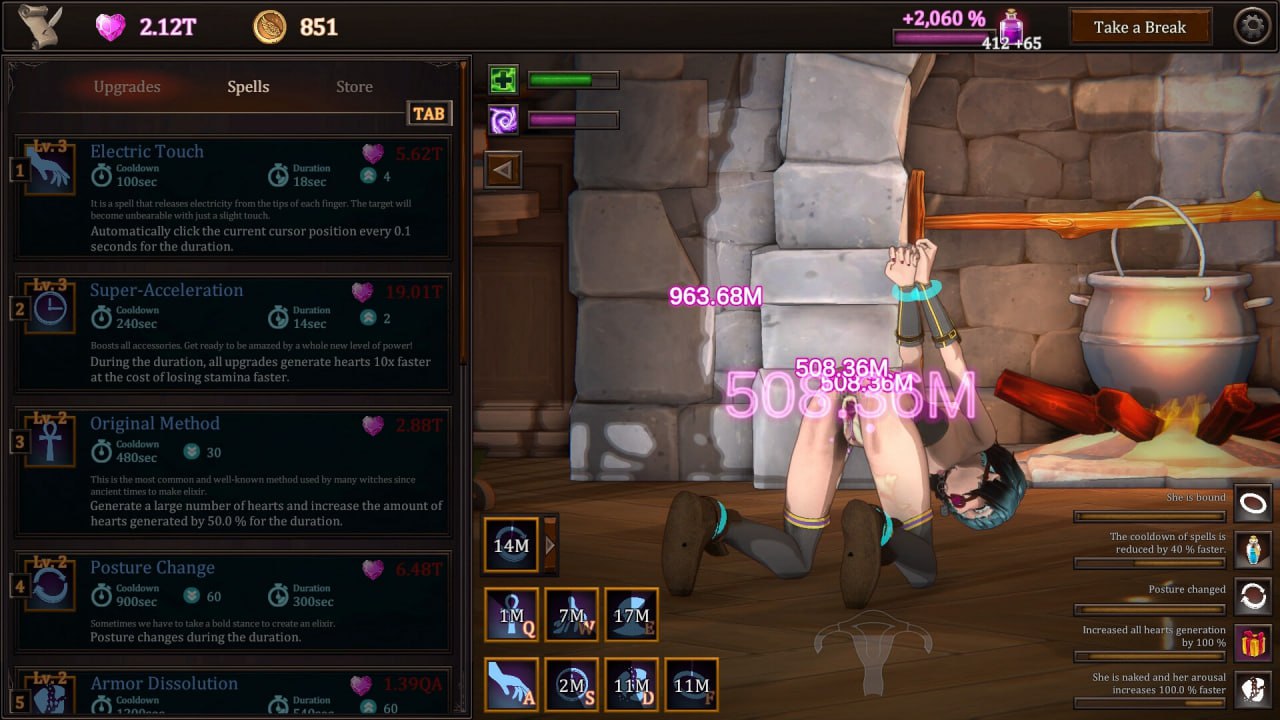Open settings with the gear icon

click(1252, 27)
